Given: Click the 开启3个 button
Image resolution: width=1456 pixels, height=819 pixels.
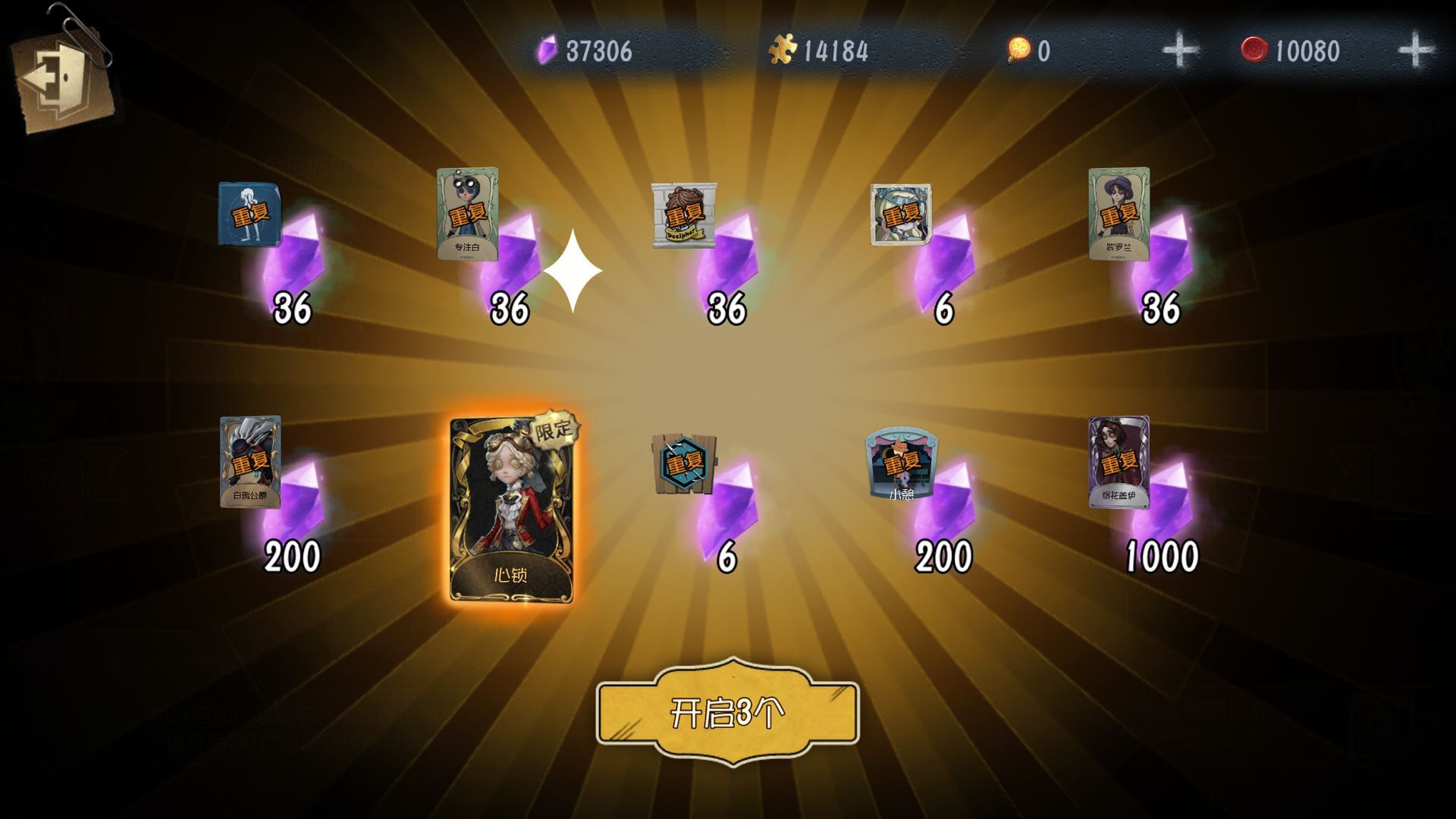Looking at the screenshot, I should pos(727,713).
